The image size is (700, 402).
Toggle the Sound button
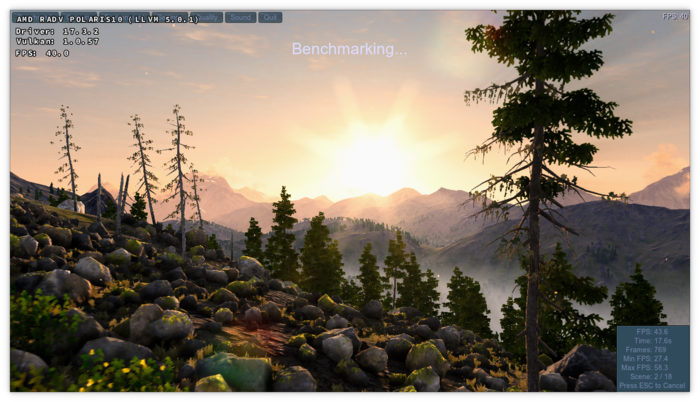click(240, 17)
